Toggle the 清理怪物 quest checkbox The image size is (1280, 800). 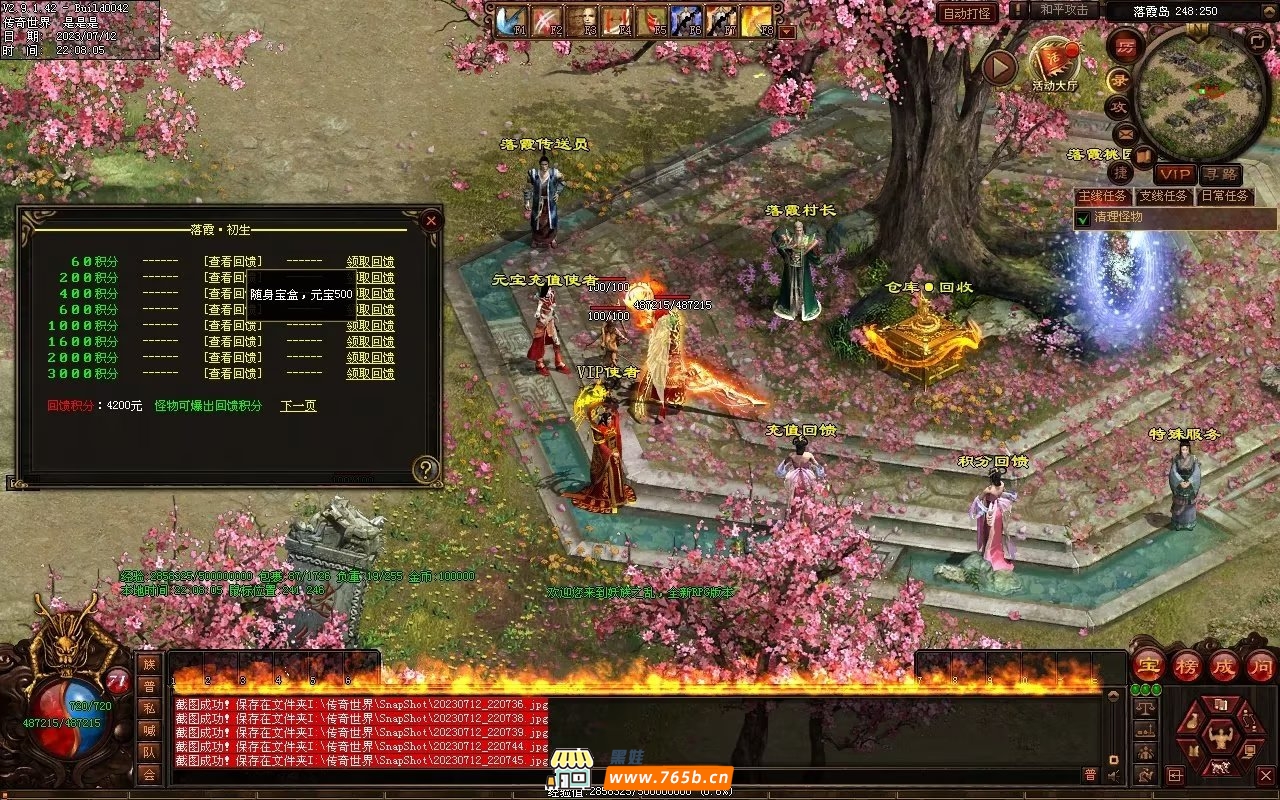point(1083,218)
